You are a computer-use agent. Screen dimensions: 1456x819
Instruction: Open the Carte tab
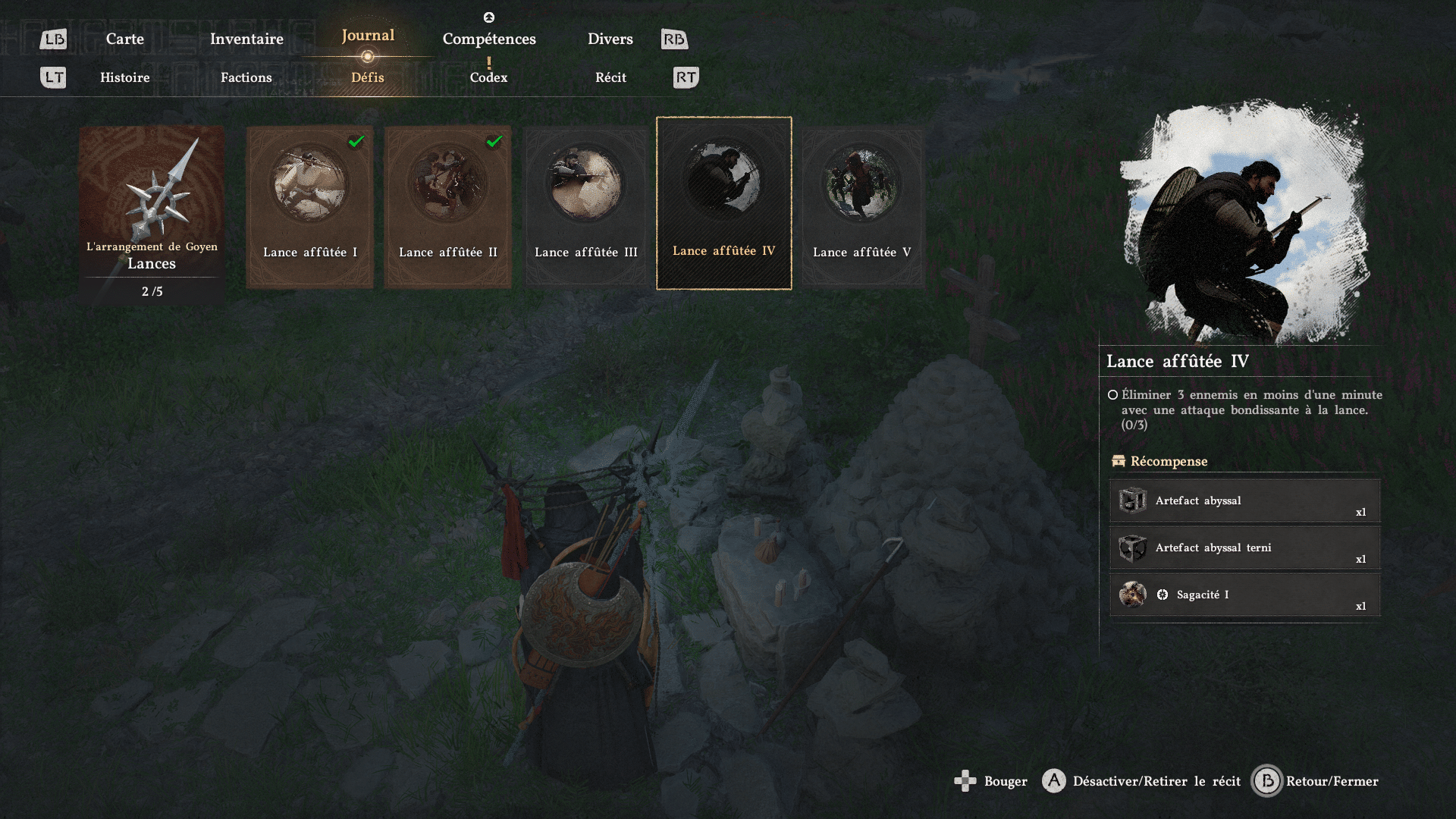click(x=124, y=39)
